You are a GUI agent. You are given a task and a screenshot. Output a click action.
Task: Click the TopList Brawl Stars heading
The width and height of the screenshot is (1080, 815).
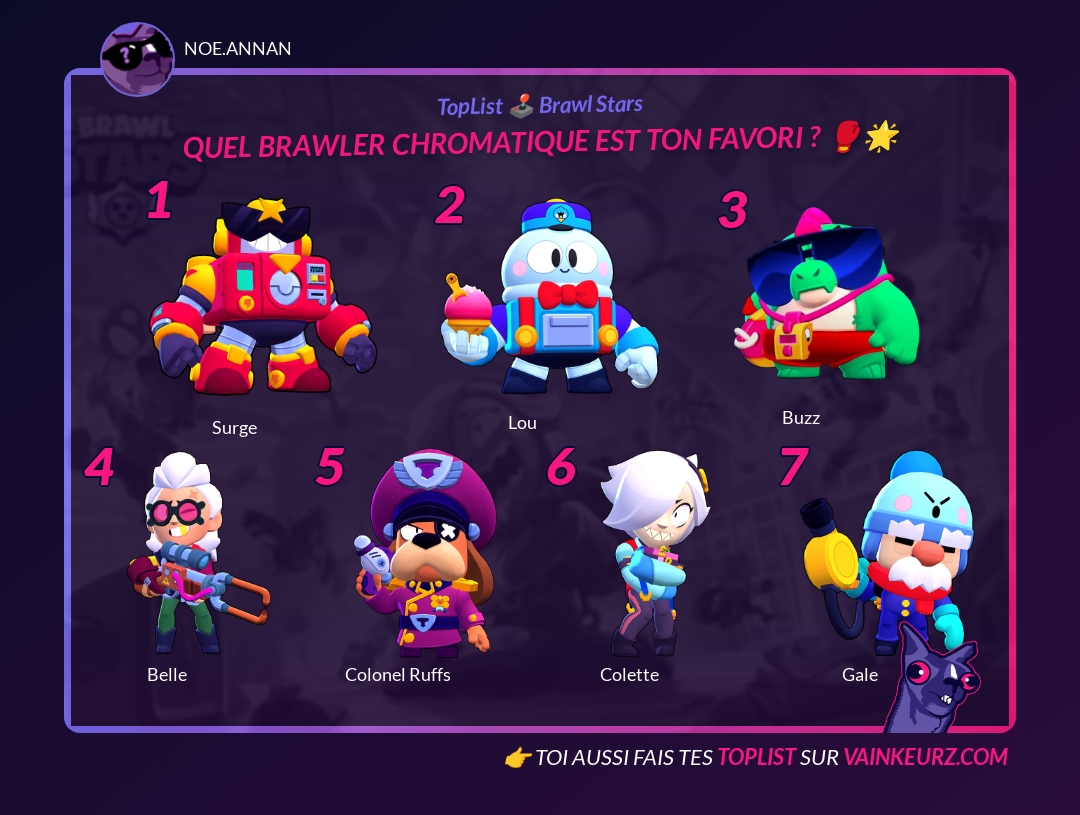click(x=540, y=105)
